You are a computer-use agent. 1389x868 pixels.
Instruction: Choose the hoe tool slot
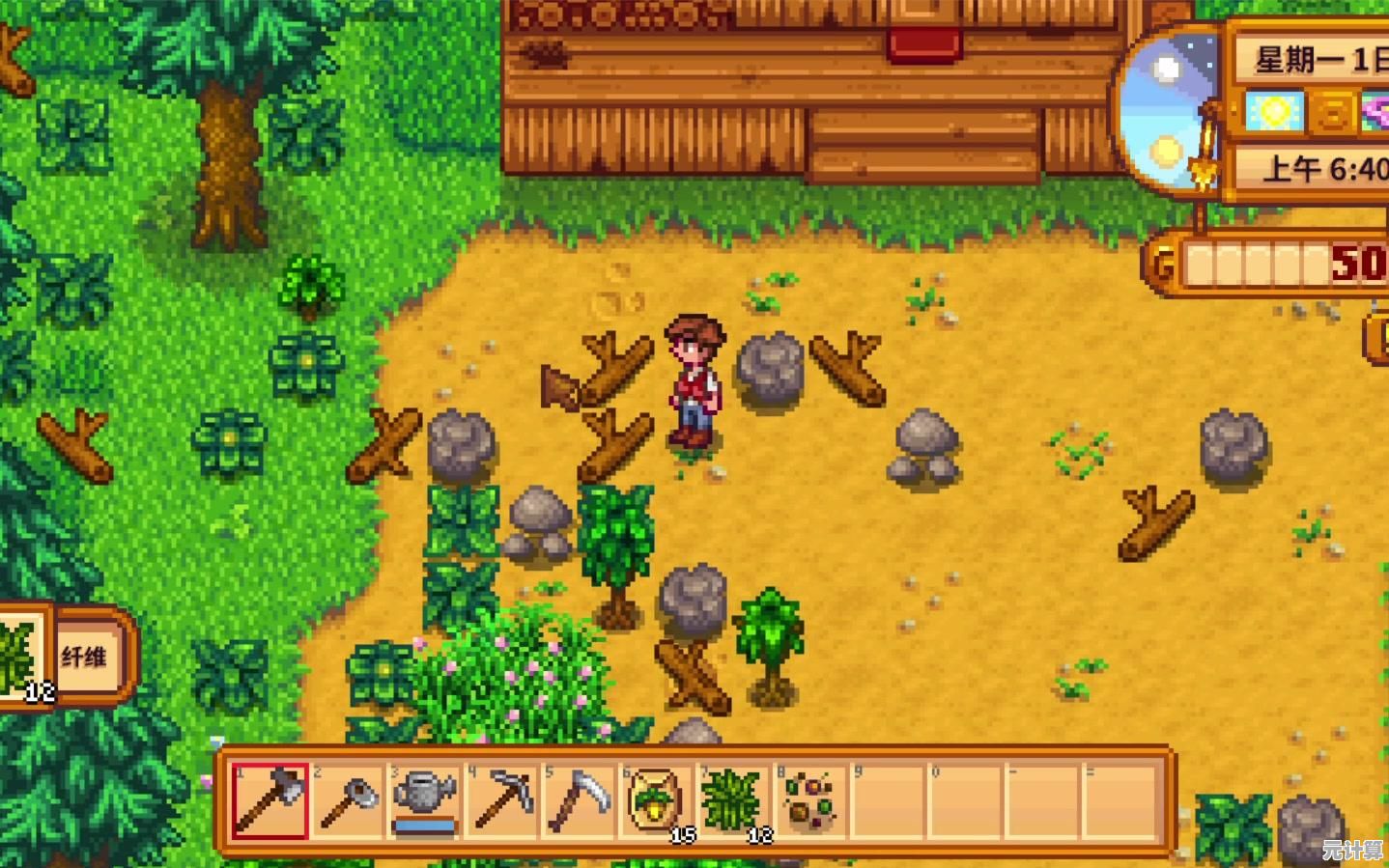347,800
